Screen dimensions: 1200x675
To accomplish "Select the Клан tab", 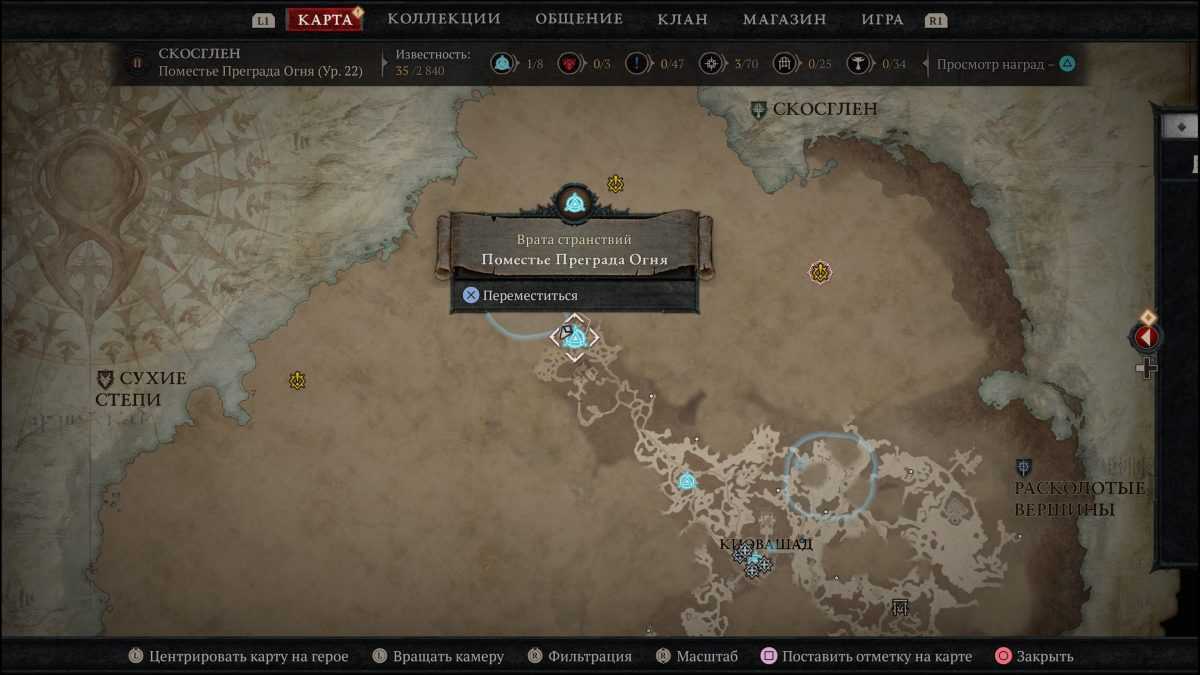I will [x=682, y=19].
